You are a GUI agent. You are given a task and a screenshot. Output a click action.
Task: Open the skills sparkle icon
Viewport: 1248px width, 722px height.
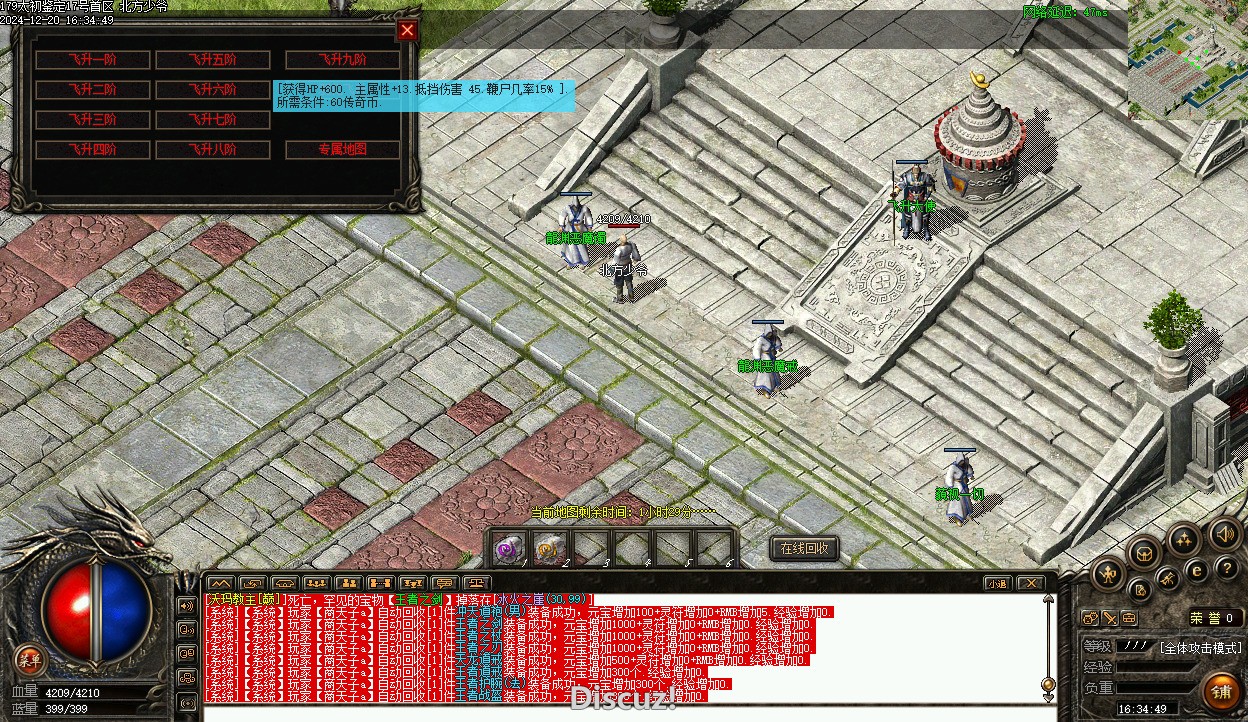click(1184, 541)
